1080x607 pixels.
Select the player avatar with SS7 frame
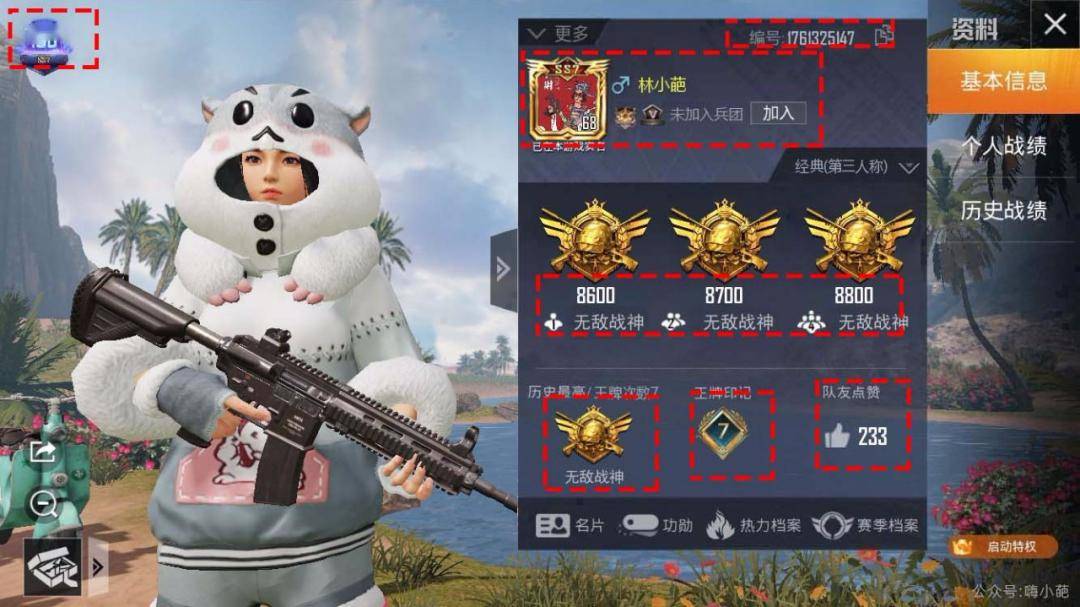(x=567, y=105)
